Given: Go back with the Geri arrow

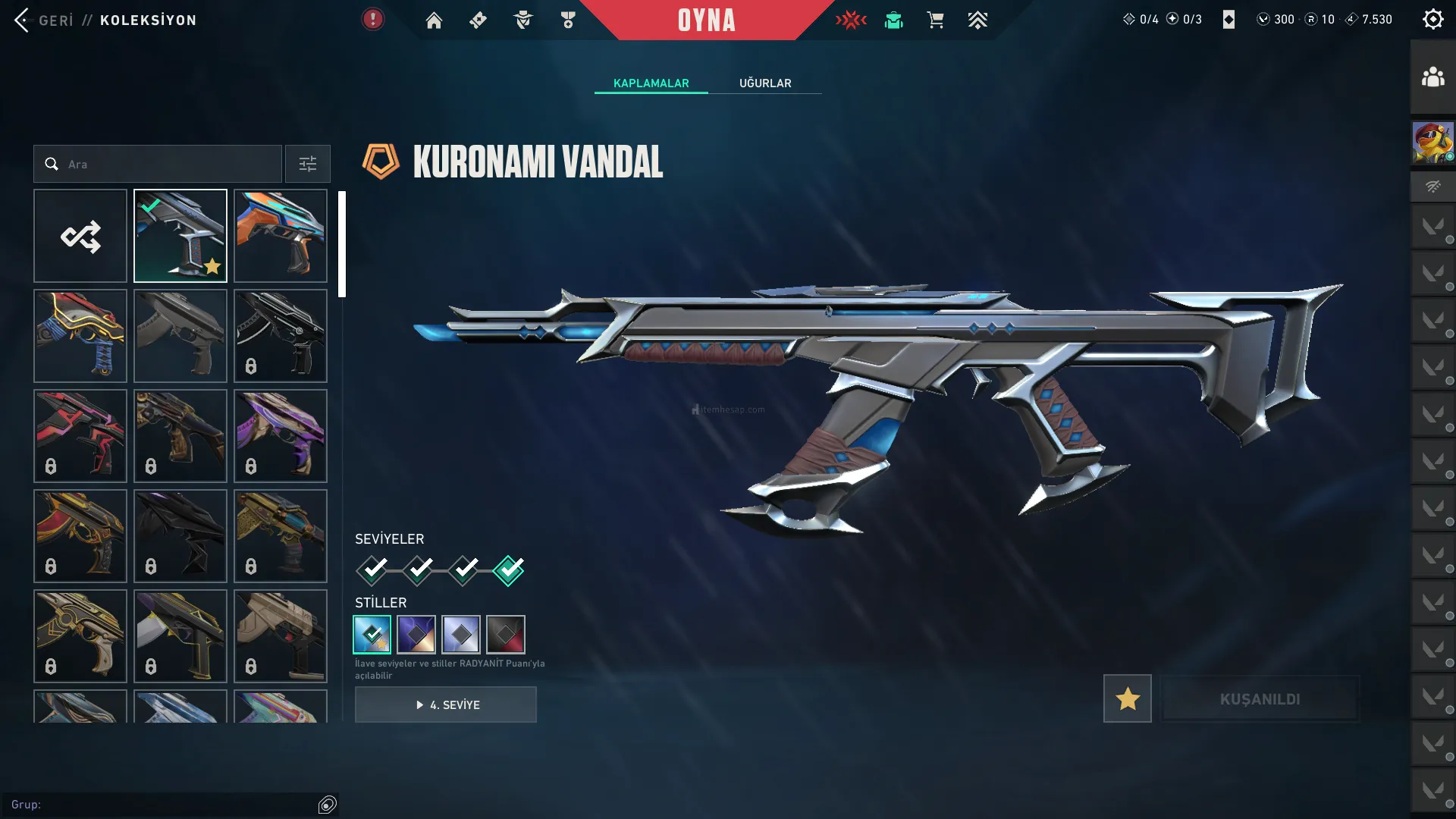Looking at the screenshot, I should [23, 20].
